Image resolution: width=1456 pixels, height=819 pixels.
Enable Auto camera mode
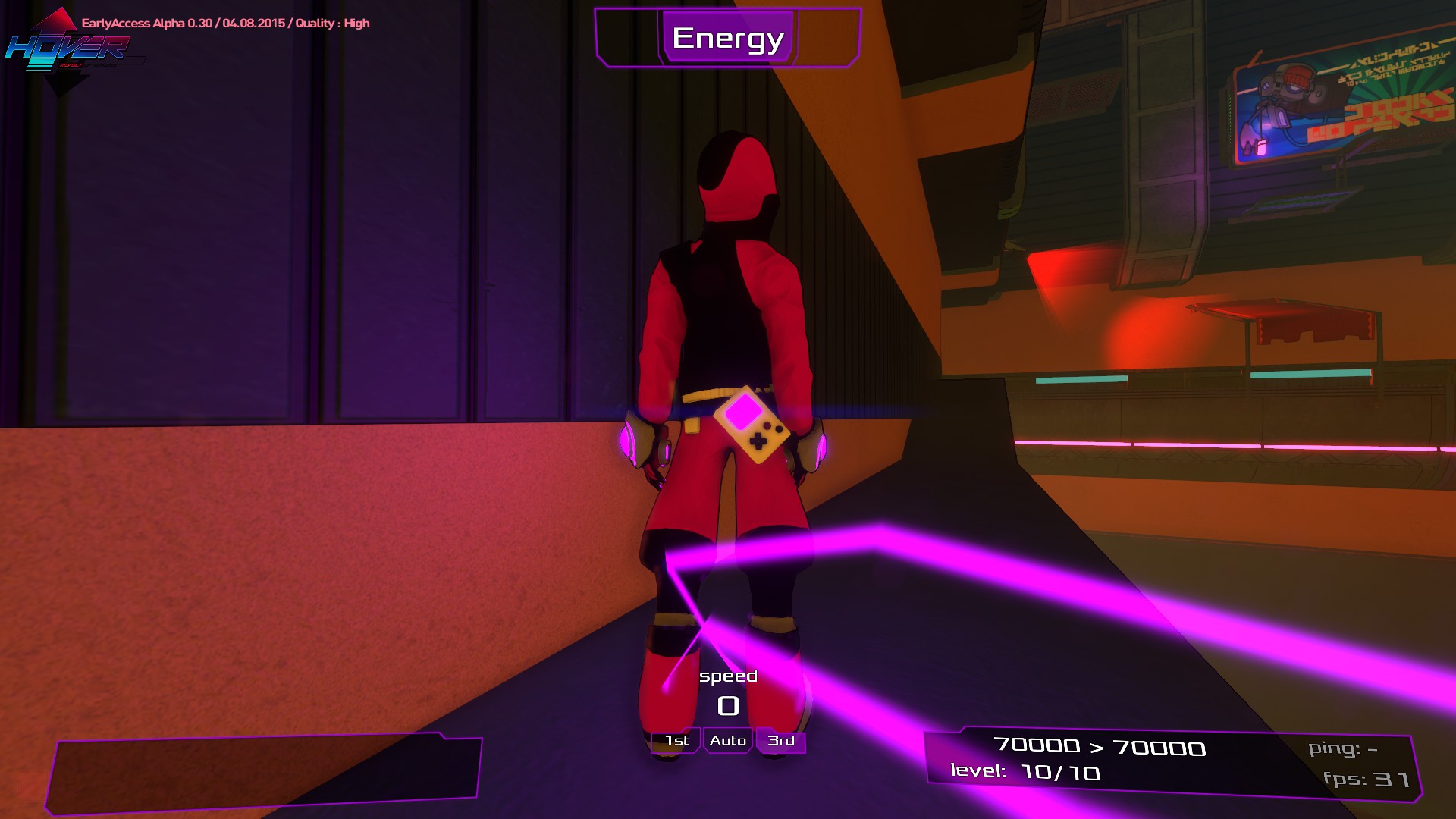[x=727, y=740]
